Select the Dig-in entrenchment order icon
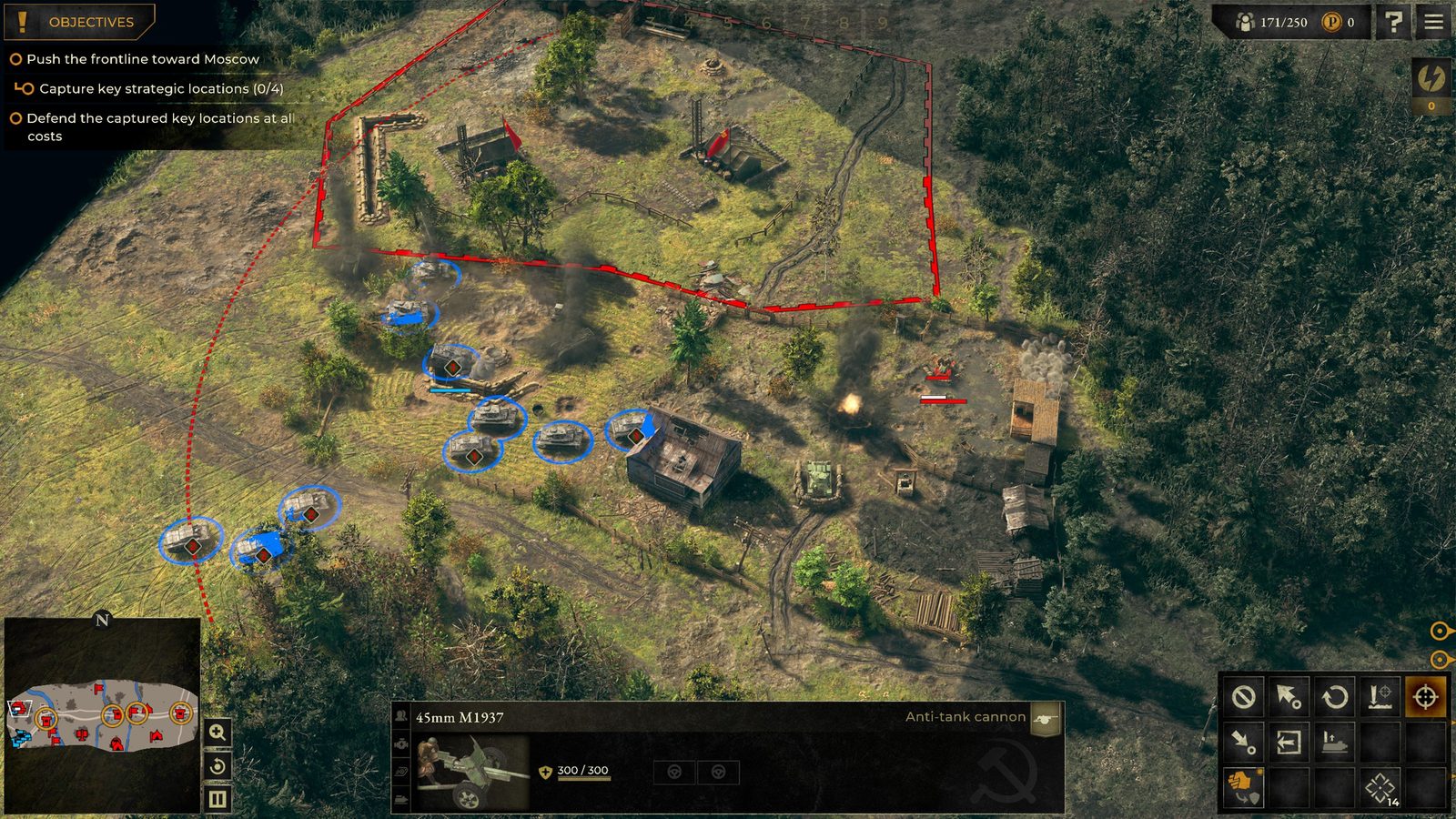 [1380, 696]
